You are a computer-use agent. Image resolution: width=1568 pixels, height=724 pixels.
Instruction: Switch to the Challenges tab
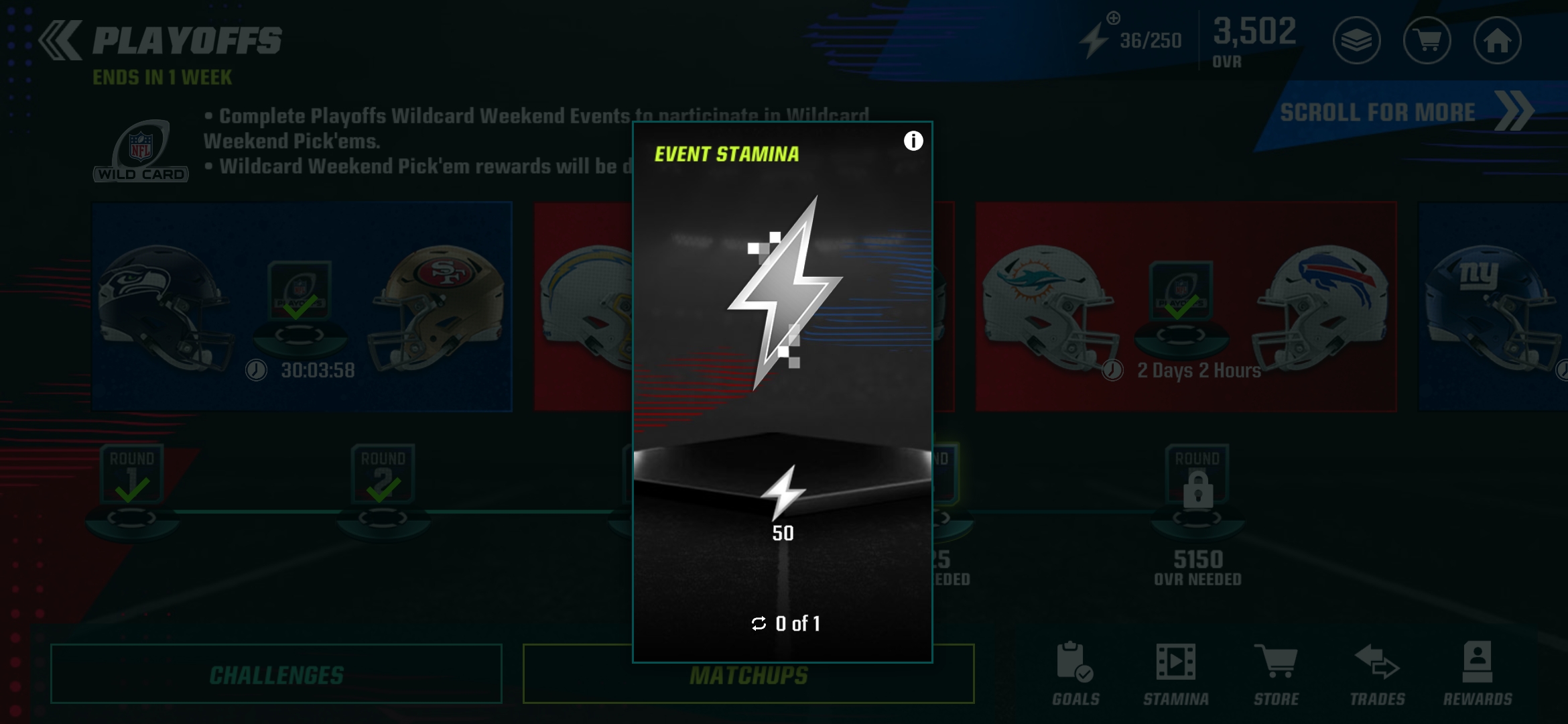tap(276, 674)
